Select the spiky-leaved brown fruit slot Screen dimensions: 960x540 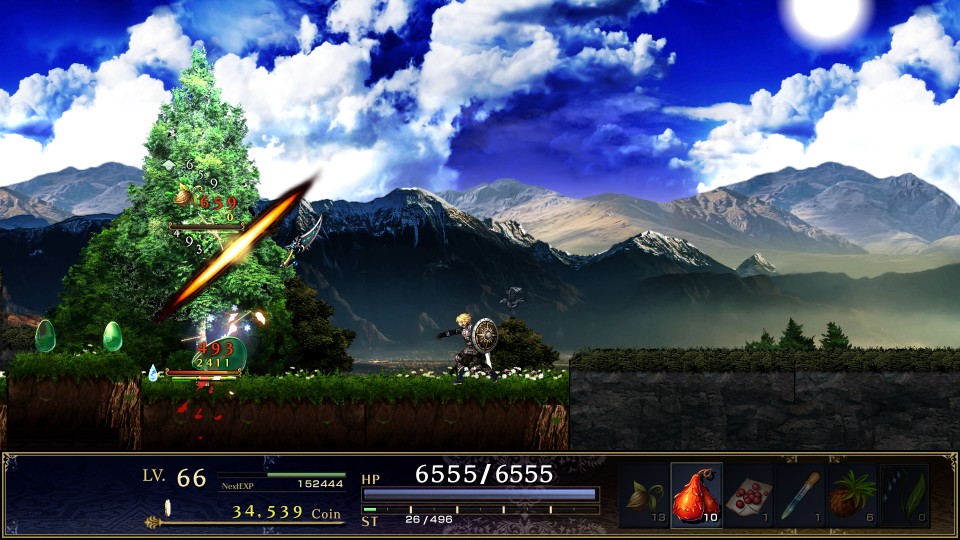point(852,495)
